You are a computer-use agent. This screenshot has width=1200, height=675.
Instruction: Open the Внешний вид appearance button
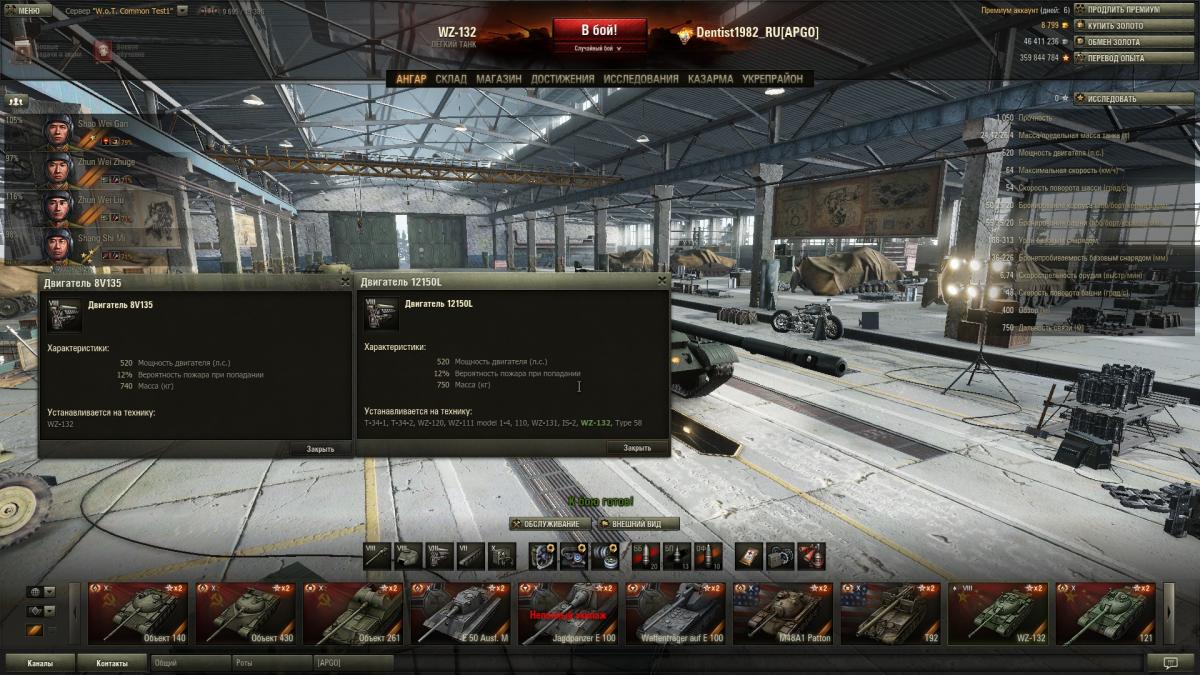tap(638, 524)
